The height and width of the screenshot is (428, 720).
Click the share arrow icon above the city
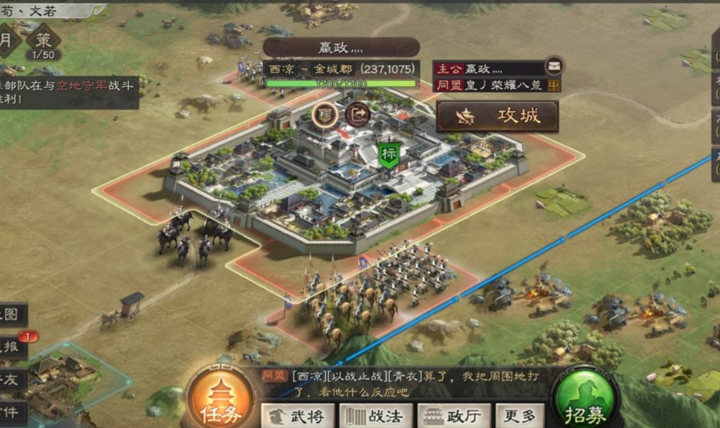tap(355, 113)
